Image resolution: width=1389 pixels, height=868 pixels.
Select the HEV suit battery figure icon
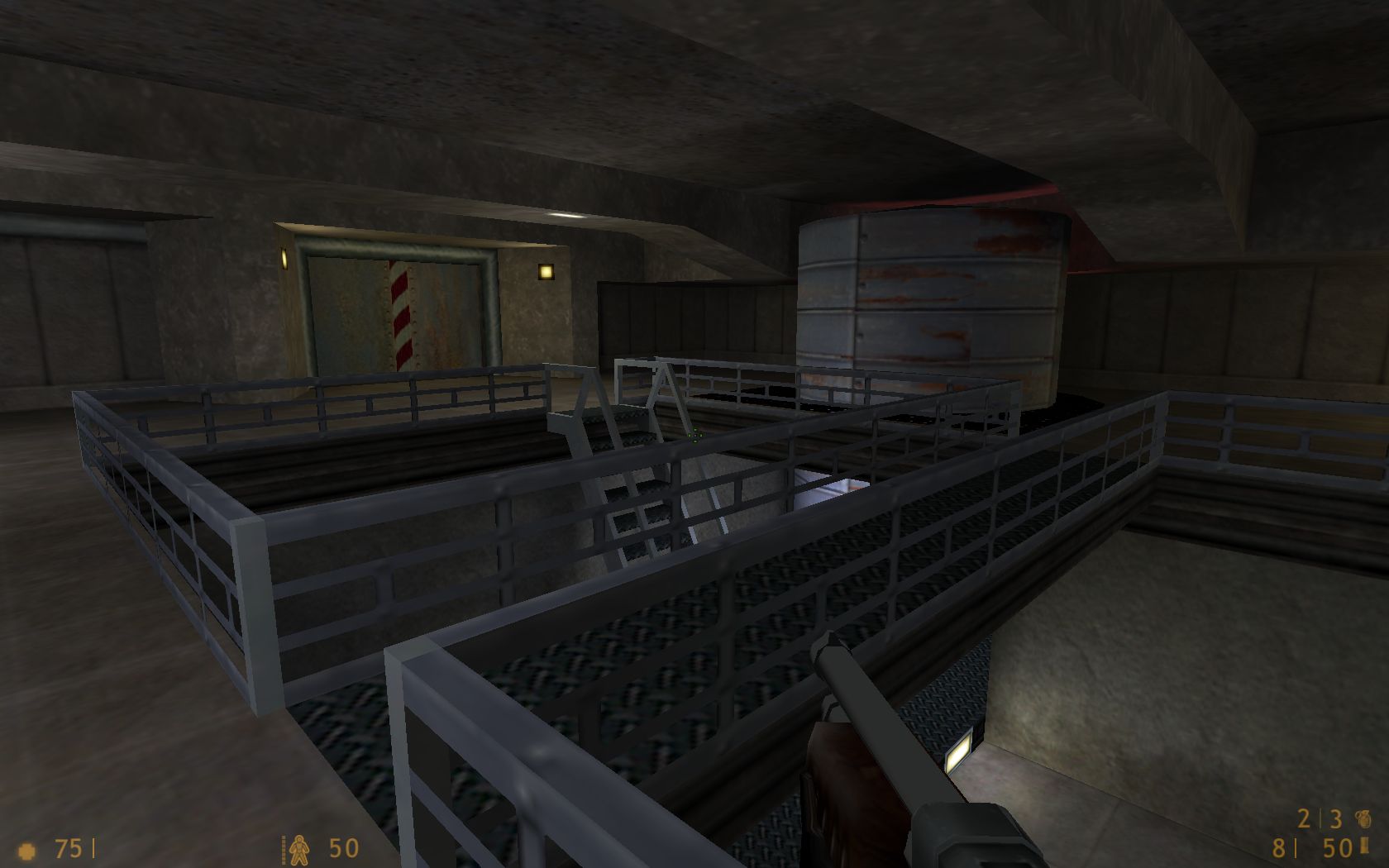pos(300,849)
